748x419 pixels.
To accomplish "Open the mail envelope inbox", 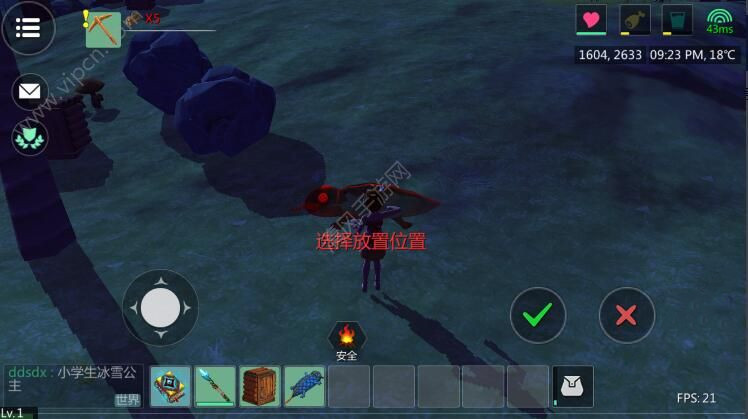I will coord(30,92).
